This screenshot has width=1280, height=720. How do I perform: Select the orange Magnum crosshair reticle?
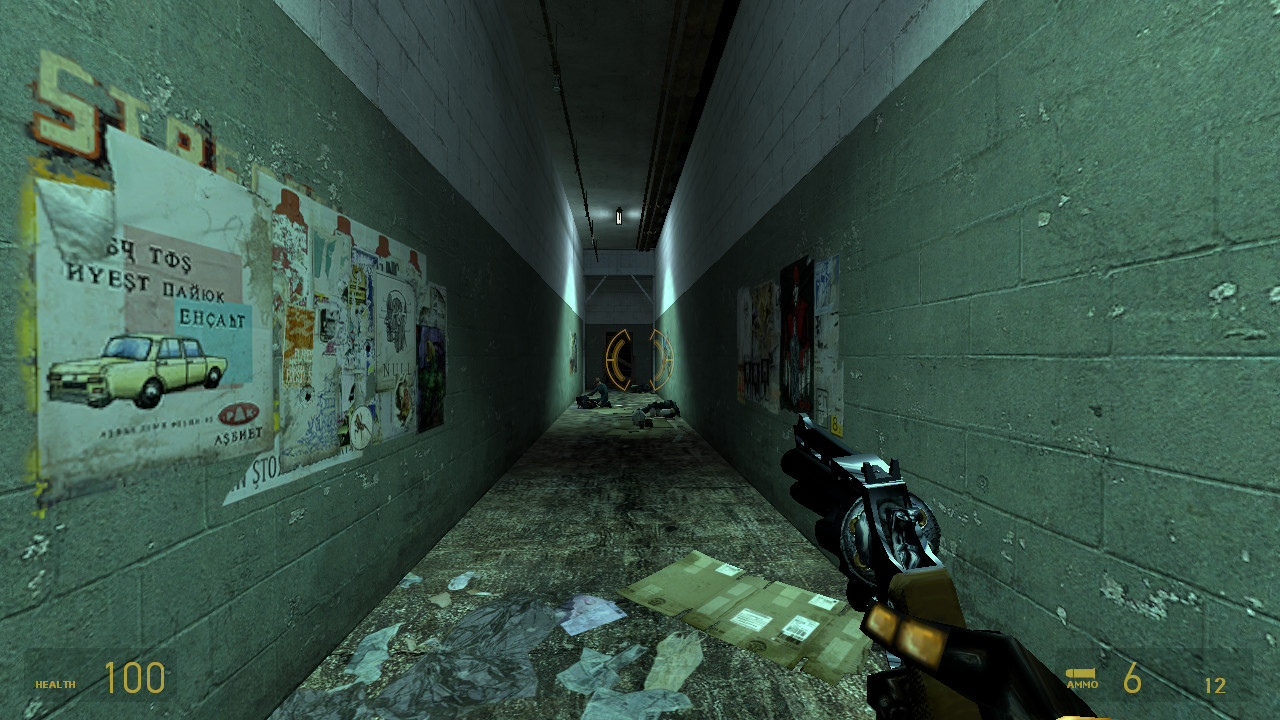[x=640, y=358]
